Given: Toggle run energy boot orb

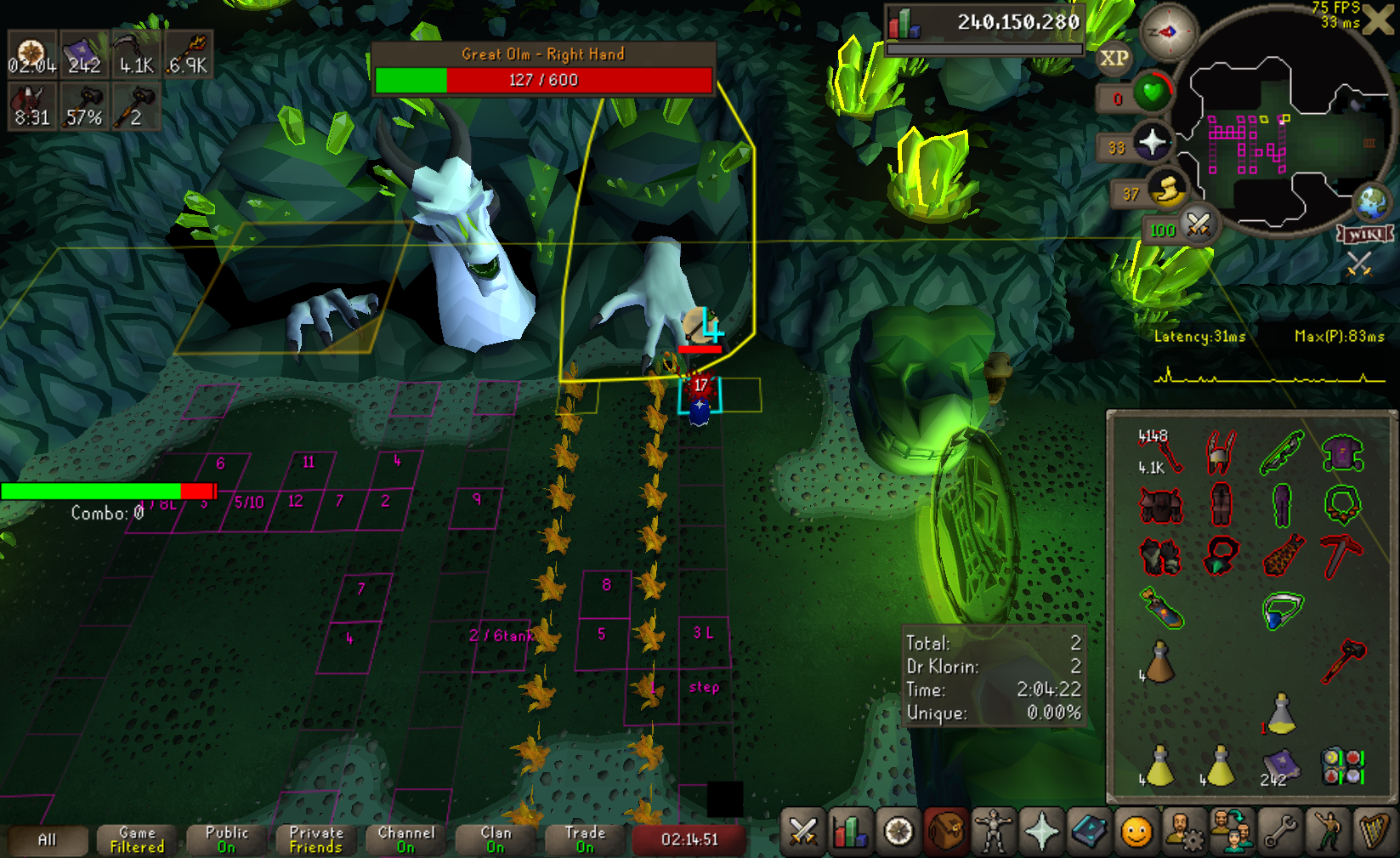Looking at the screenshot, I should [1168, 190].
